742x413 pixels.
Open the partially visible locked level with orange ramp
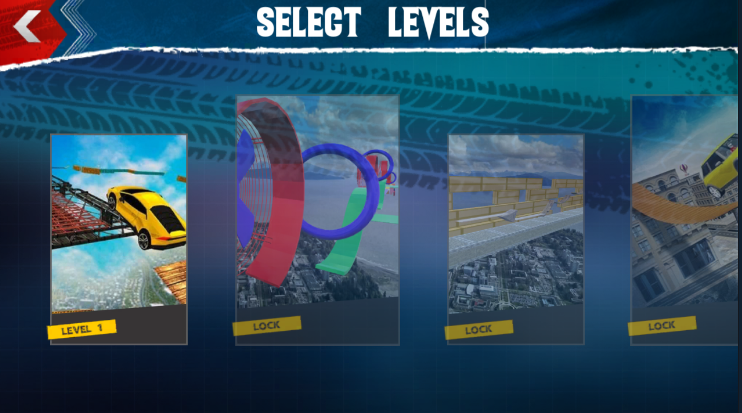(685, 220)
